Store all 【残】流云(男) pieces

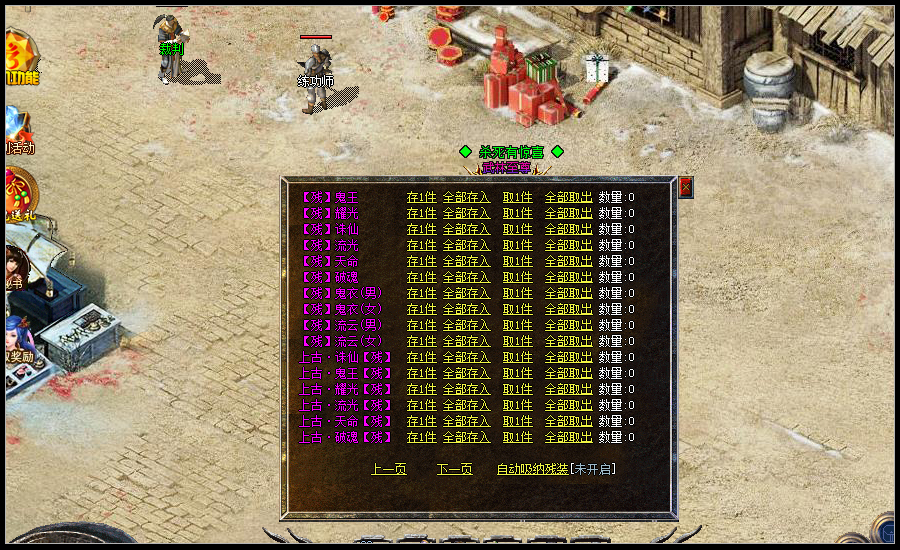tap(466, 325)
